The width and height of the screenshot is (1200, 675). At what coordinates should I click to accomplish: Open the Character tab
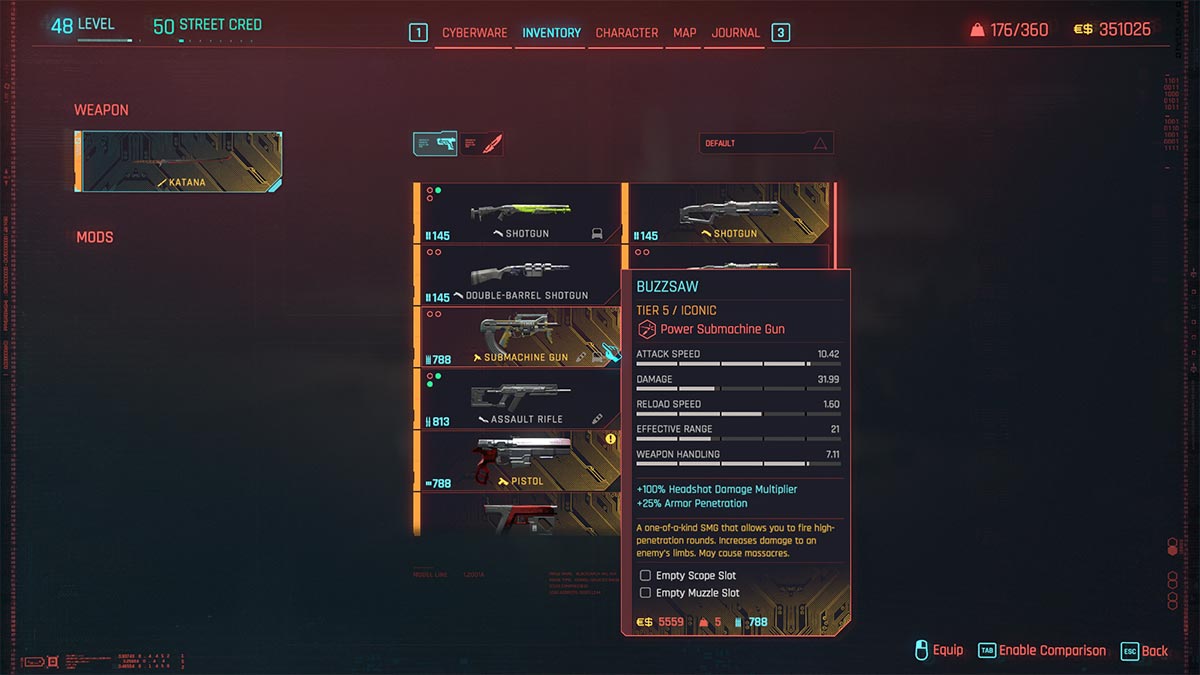[x=627, y=33]
